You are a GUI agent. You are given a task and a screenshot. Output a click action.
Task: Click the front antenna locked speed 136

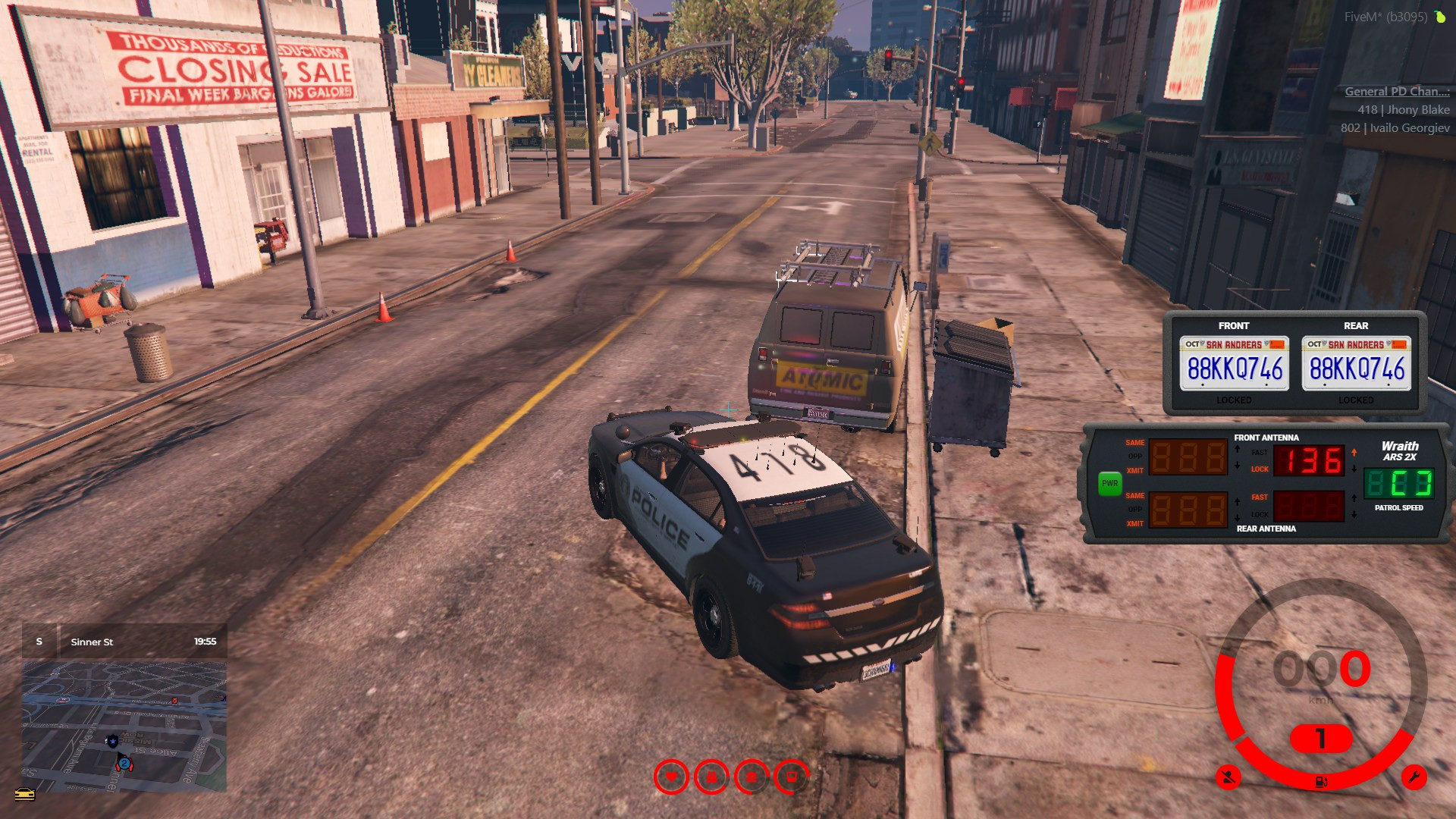click(x=1309, y=461)
